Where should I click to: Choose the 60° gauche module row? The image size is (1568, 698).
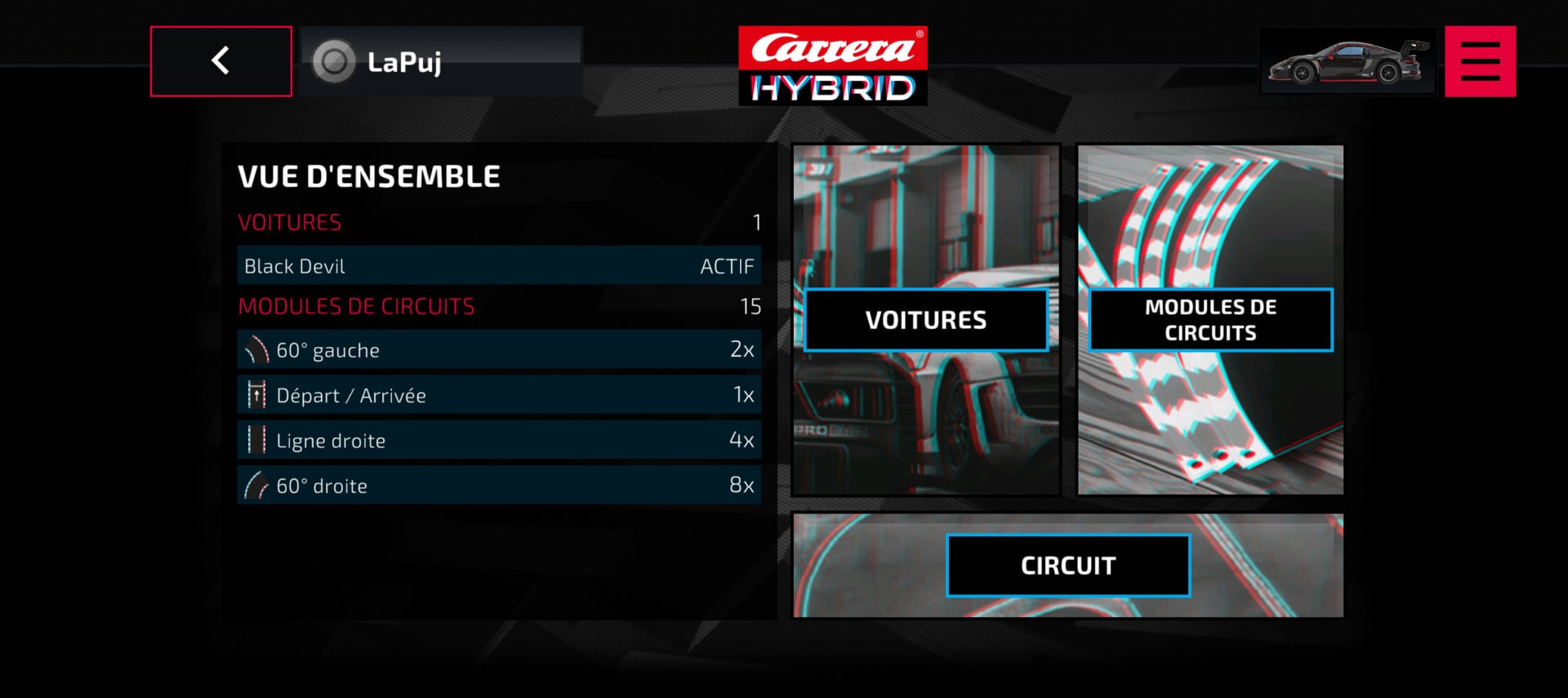point(498,350)
